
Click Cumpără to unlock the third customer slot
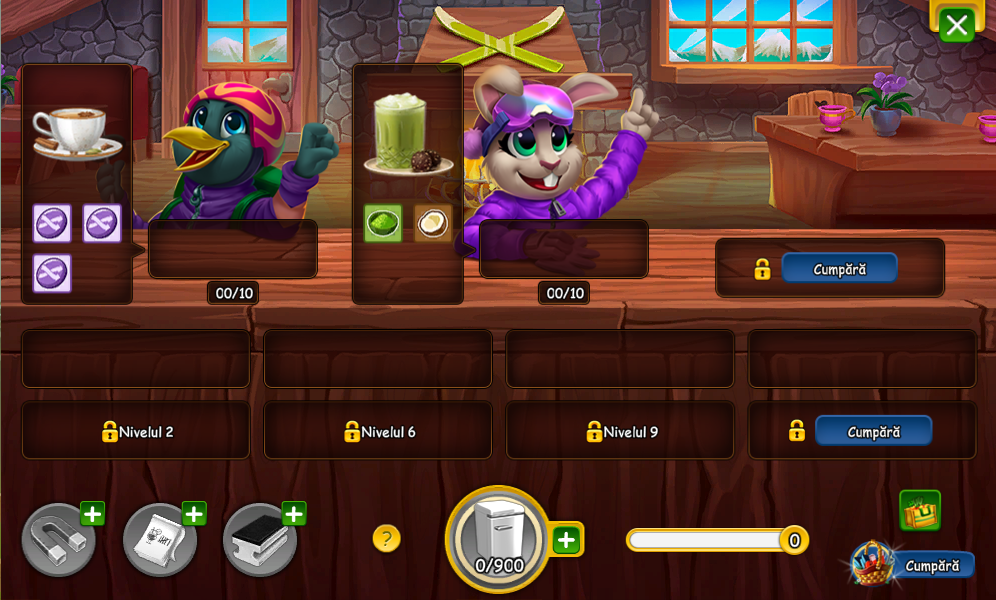(839, 268)
